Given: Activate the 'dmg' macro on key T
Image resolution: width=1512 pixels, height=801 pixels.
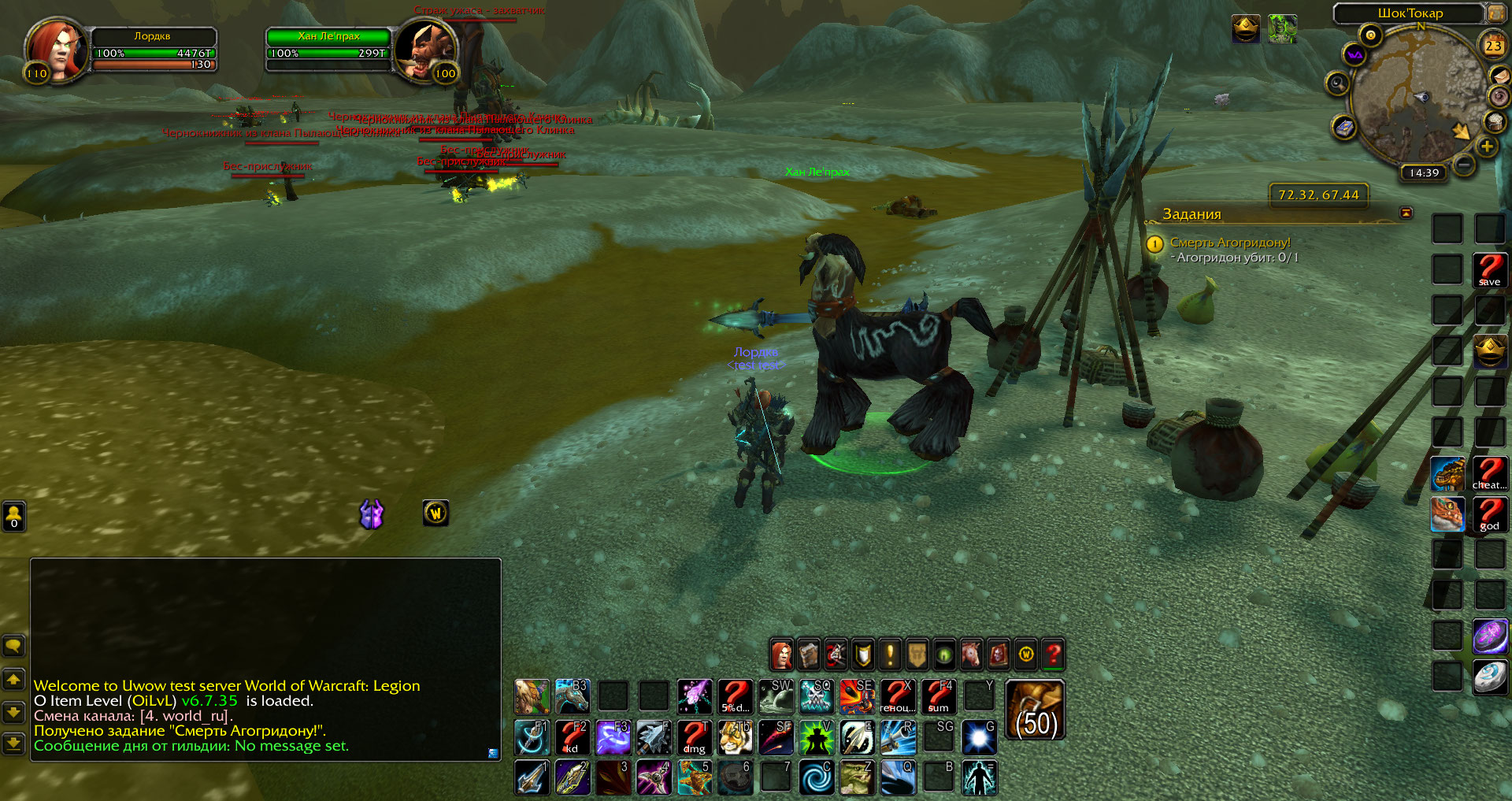Looking at the screenshot, I should tap(695, 737).
